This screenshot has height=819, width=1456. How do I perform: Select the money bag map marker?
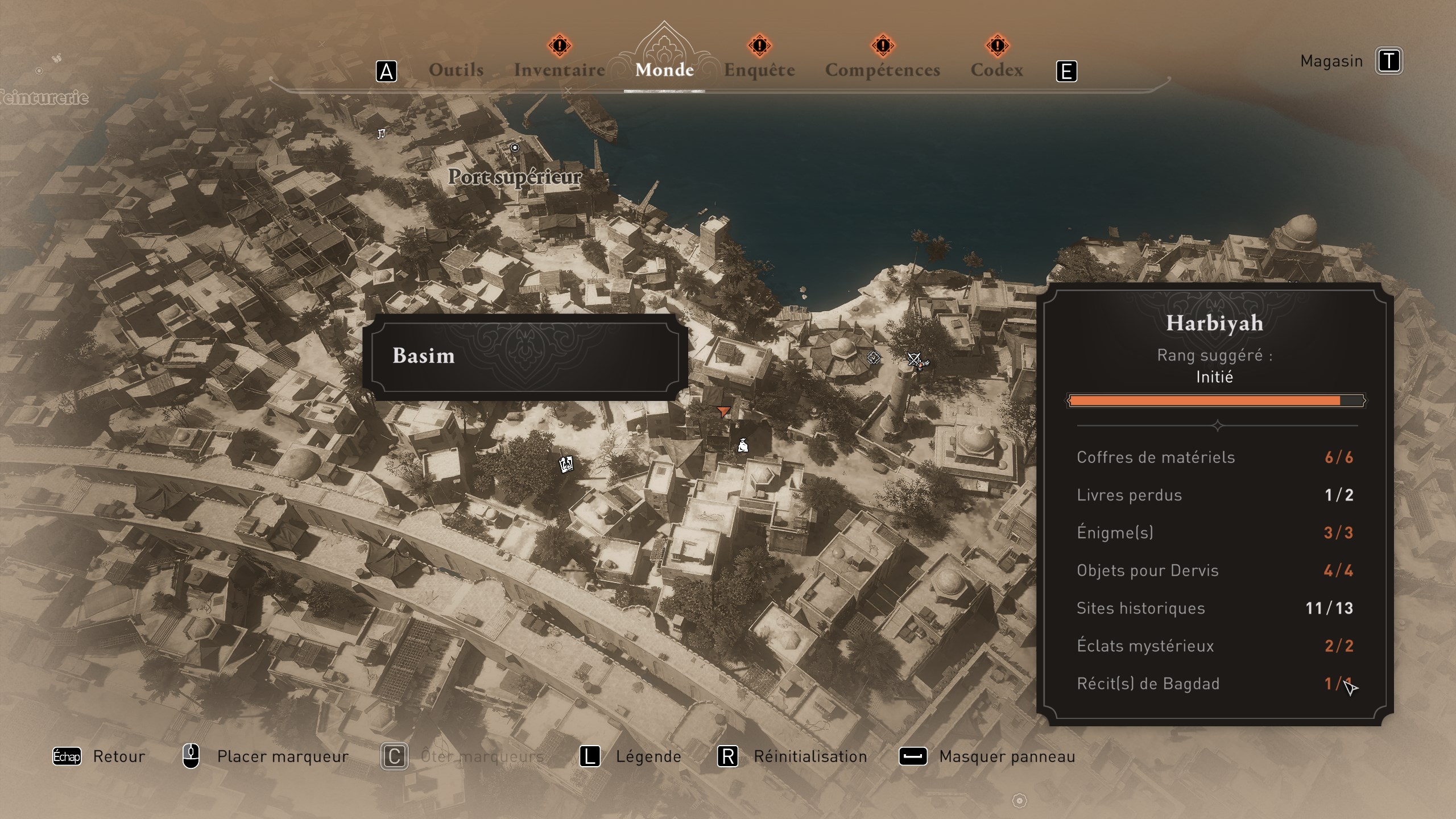pyautogui.click(x=743, y=445)
